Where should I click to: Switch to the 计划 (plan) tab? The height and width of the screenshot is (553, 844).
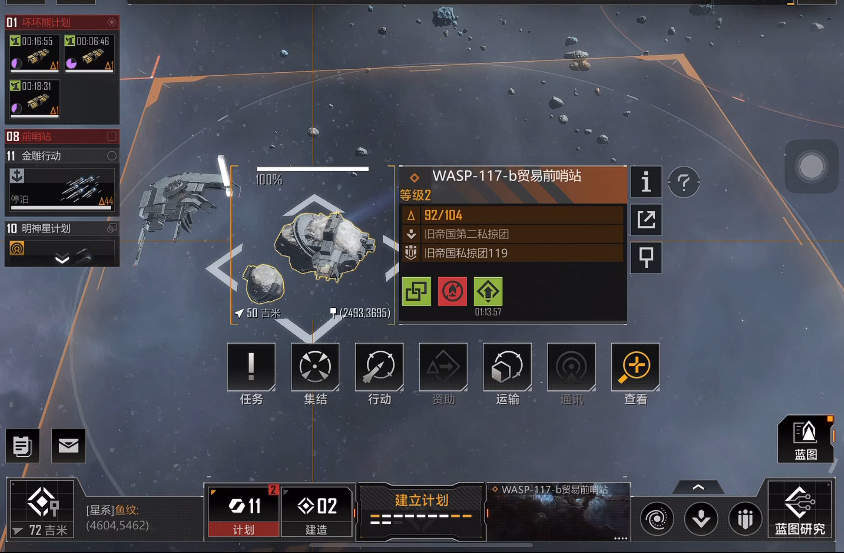pyautogui.click(x=243, y=511)
